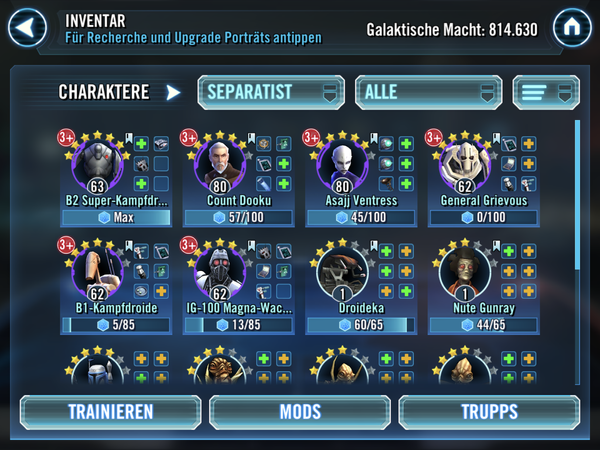
Task: Open the Trupps screen
Action: click(489, 412)
